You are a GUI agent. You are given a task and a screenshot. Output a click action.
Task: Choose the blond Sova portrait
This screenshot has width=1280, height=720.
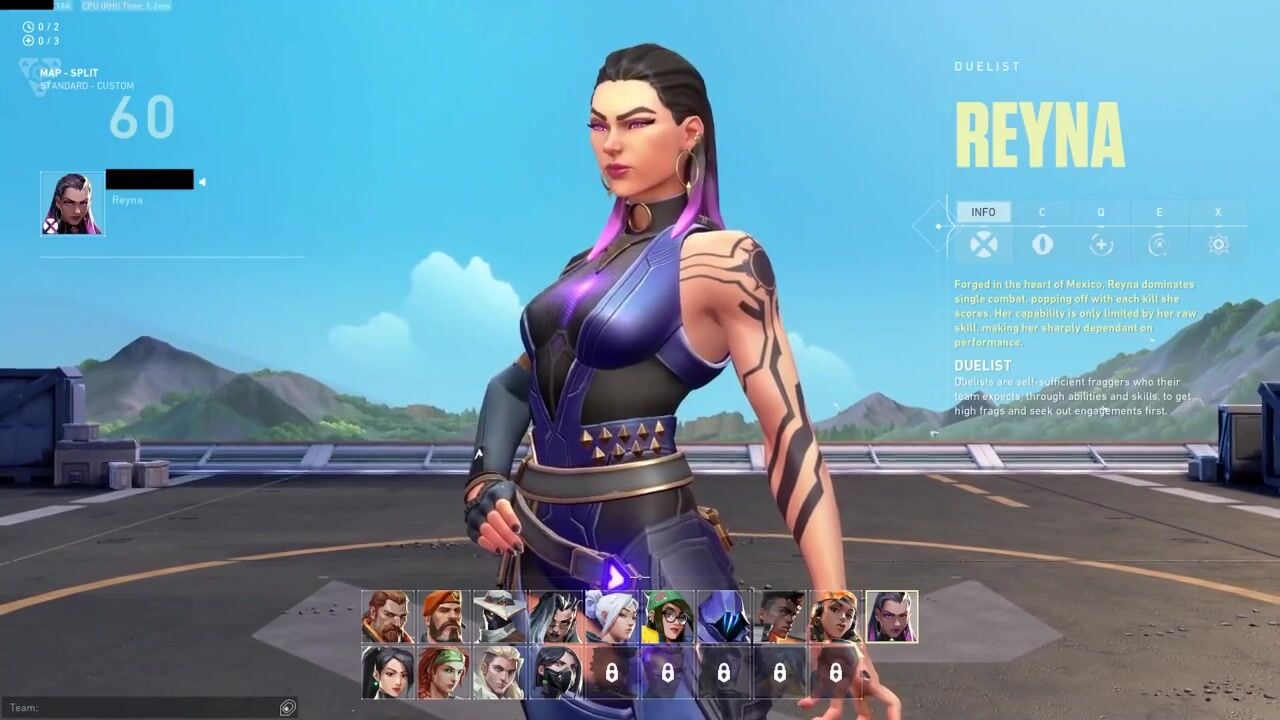pos(499,672)
